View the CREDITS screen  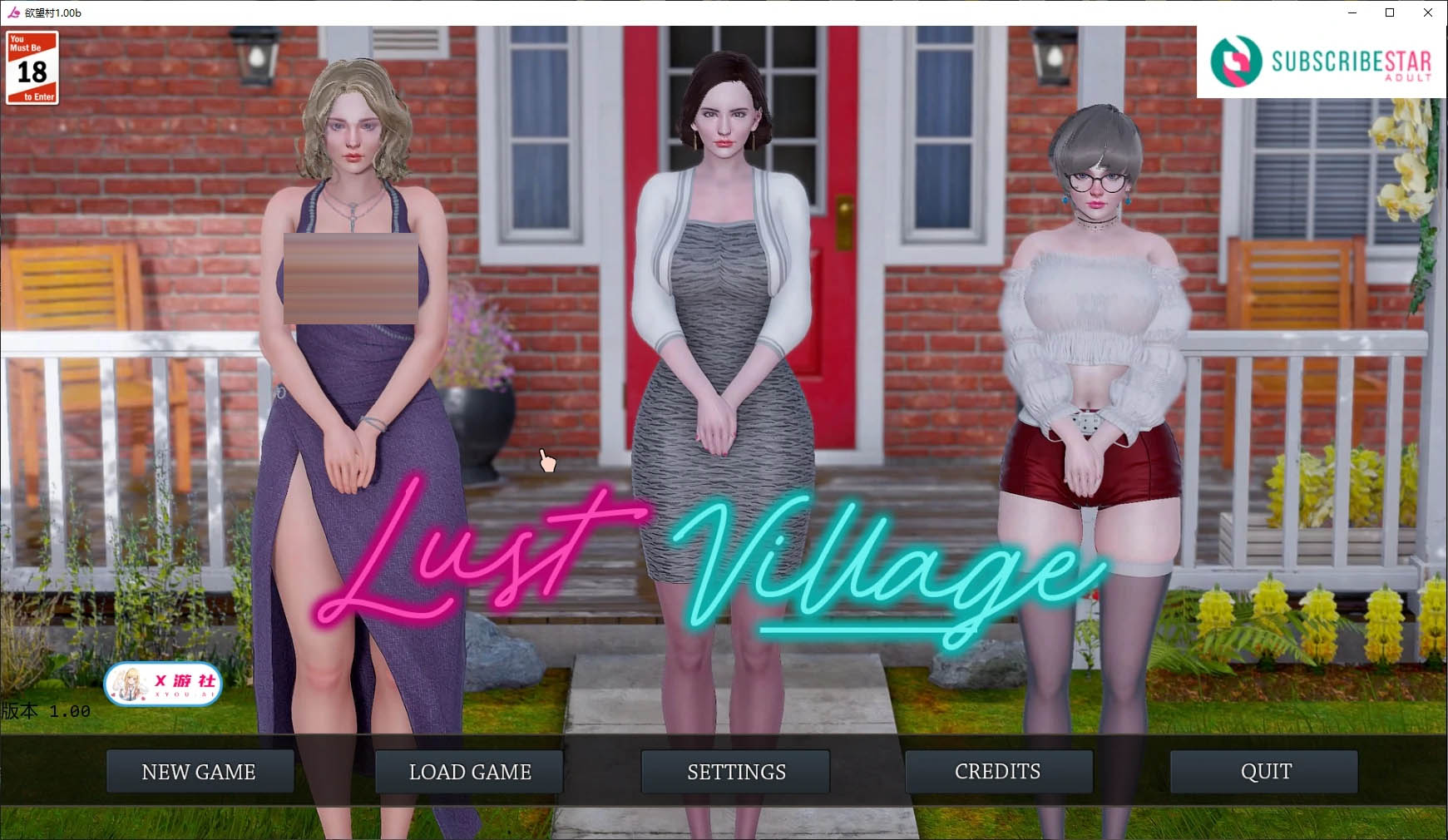click(x=998, y=772)
